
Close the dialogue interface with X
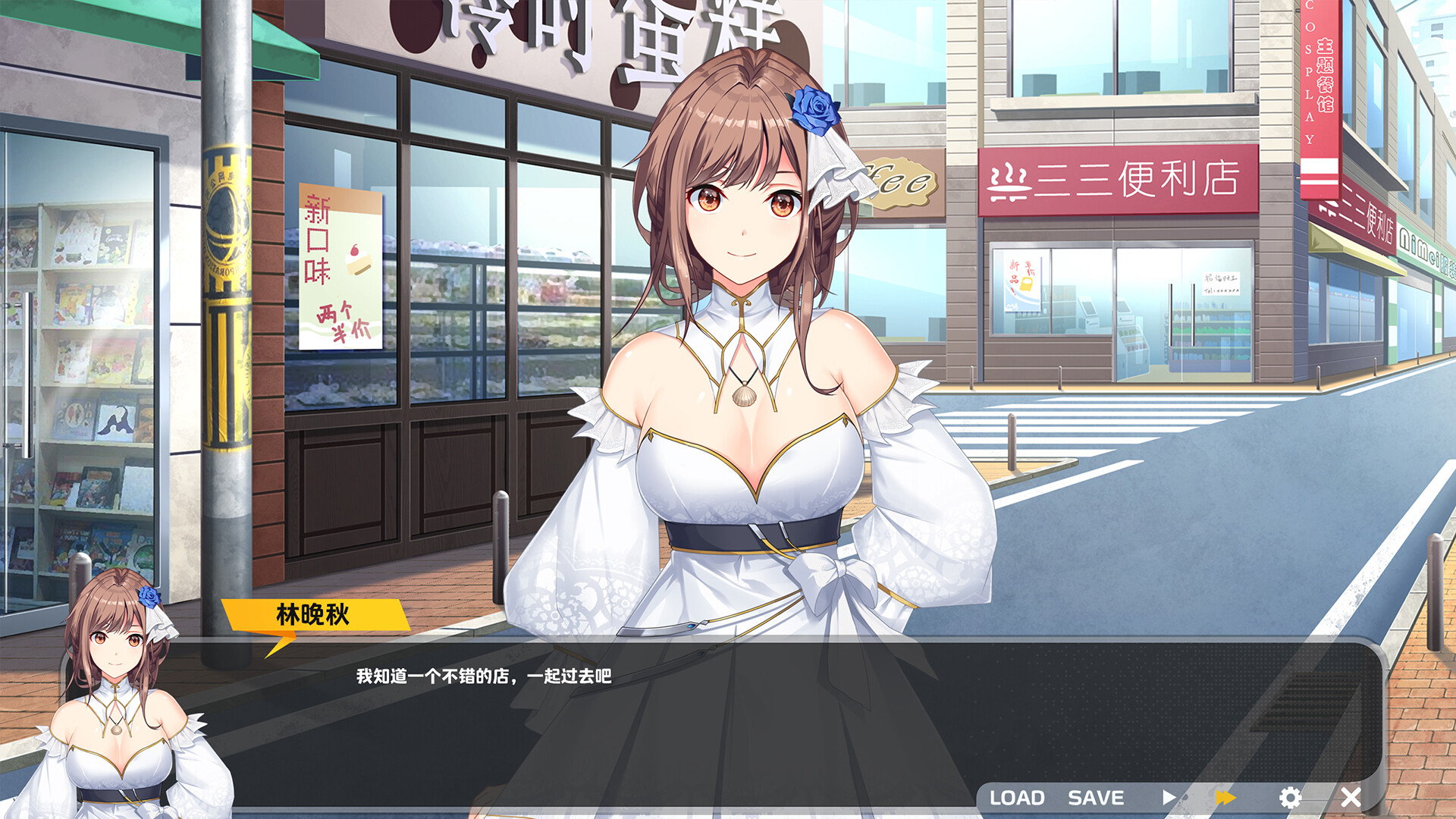click(1351, 797)
